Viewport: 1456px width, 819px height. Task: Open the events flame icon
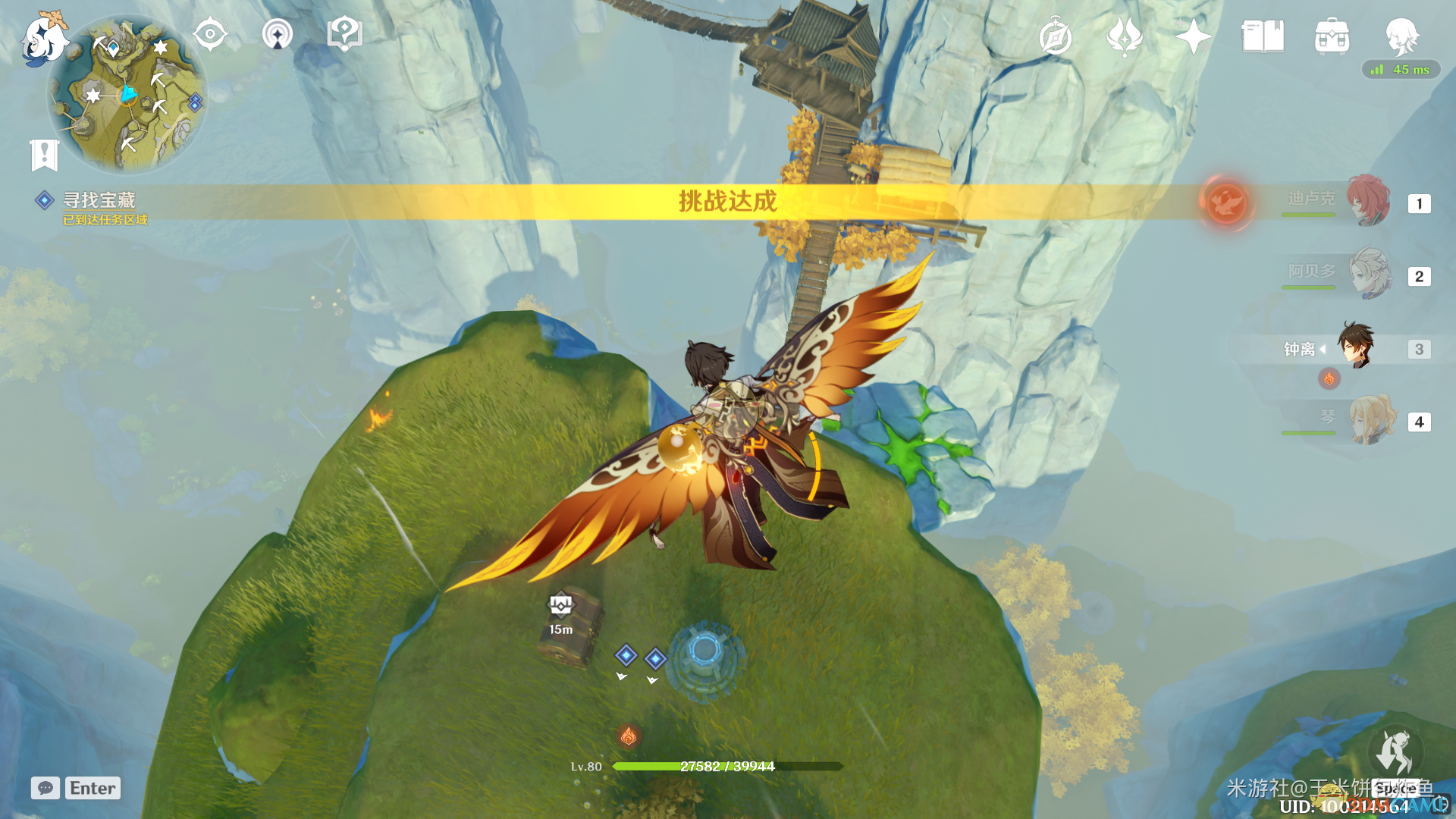click(x=1124, y=36)
